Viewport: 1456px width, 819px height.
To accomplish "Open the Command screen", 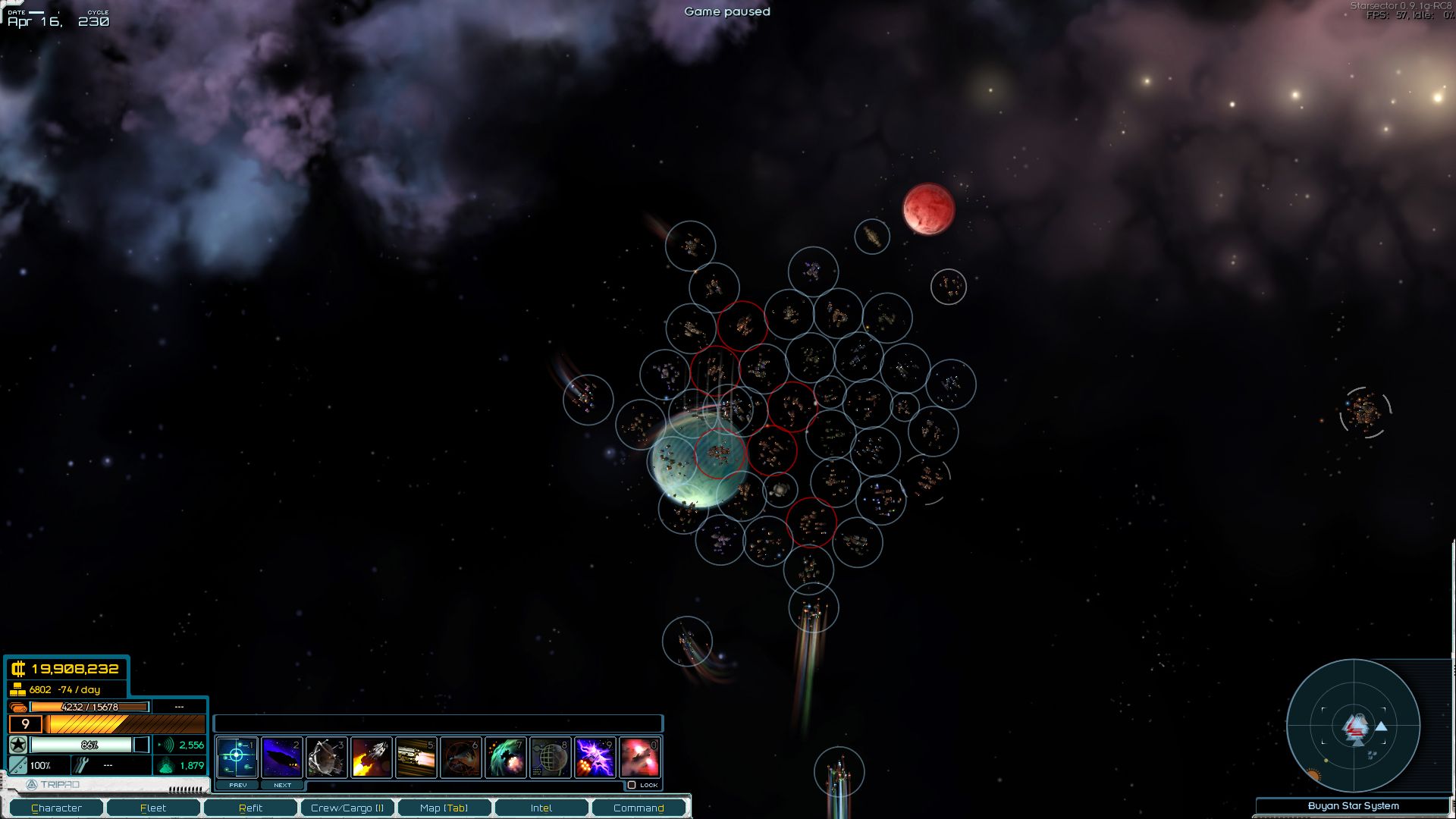I will pos(639,808).
